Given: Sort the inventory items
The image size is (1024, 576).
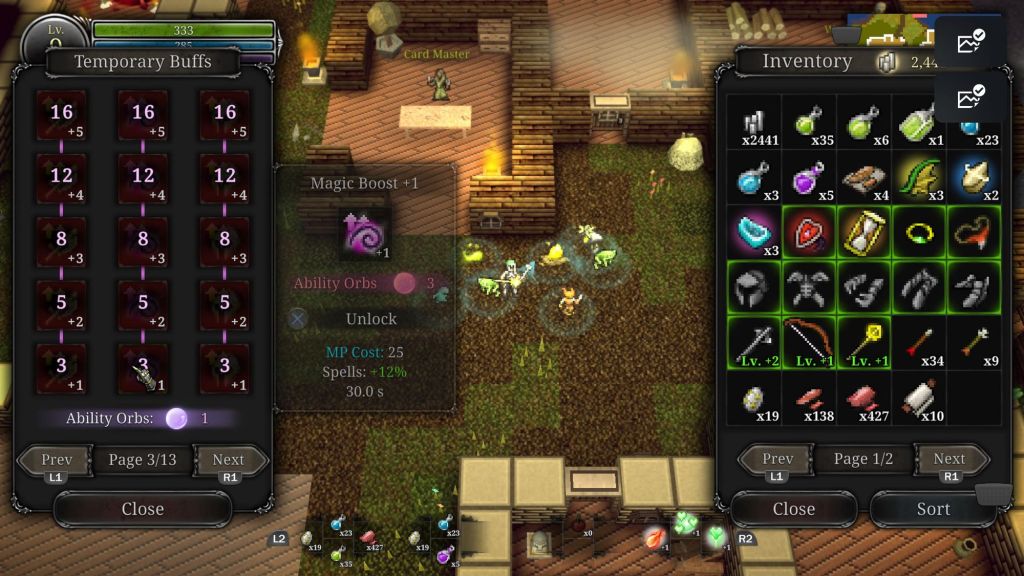Looking at the screenshot, I should (933, 509).
